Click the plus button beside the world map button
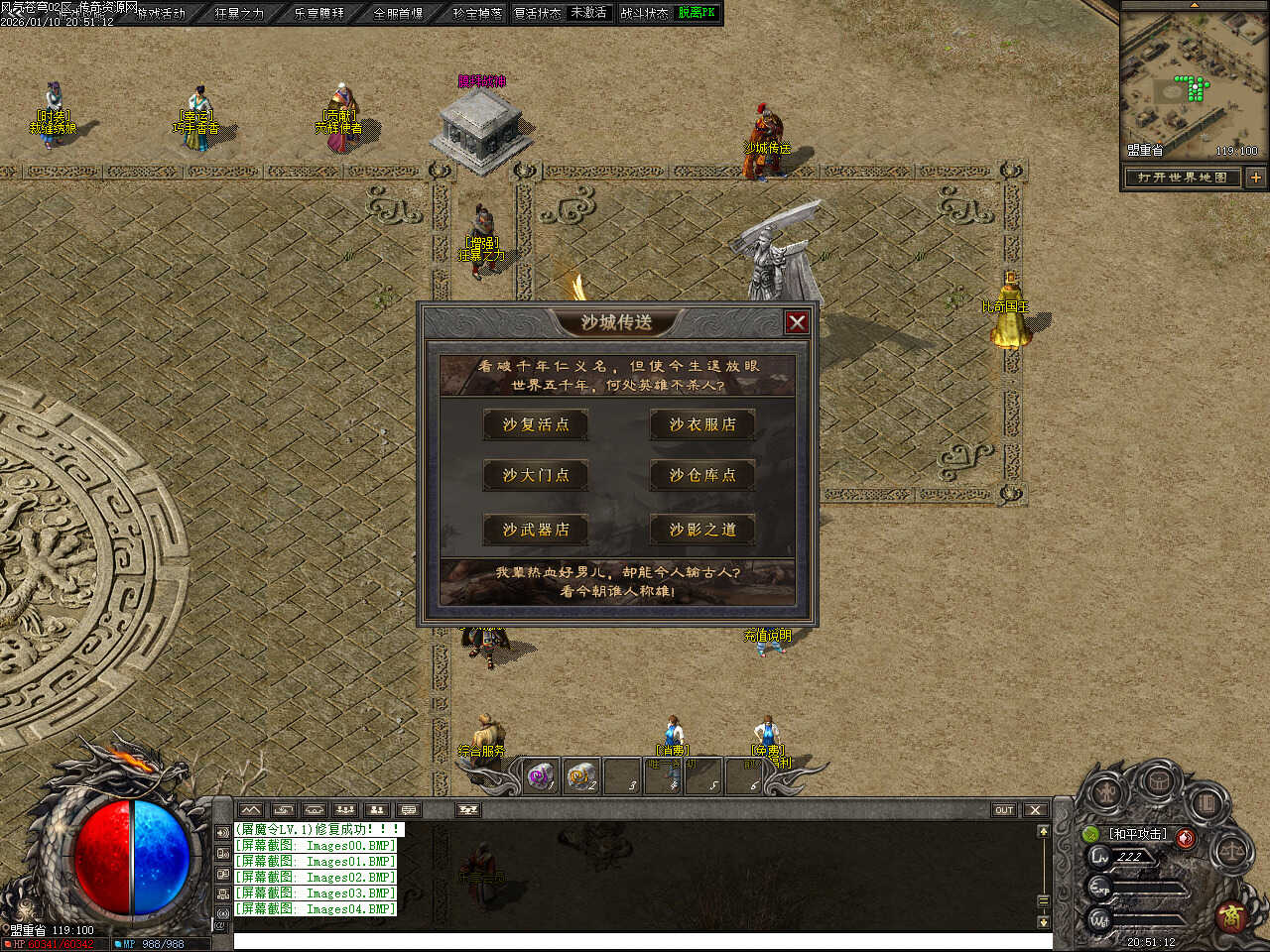The height and width of the screenshot is (952, 1270). click(x=1255, y=178)
